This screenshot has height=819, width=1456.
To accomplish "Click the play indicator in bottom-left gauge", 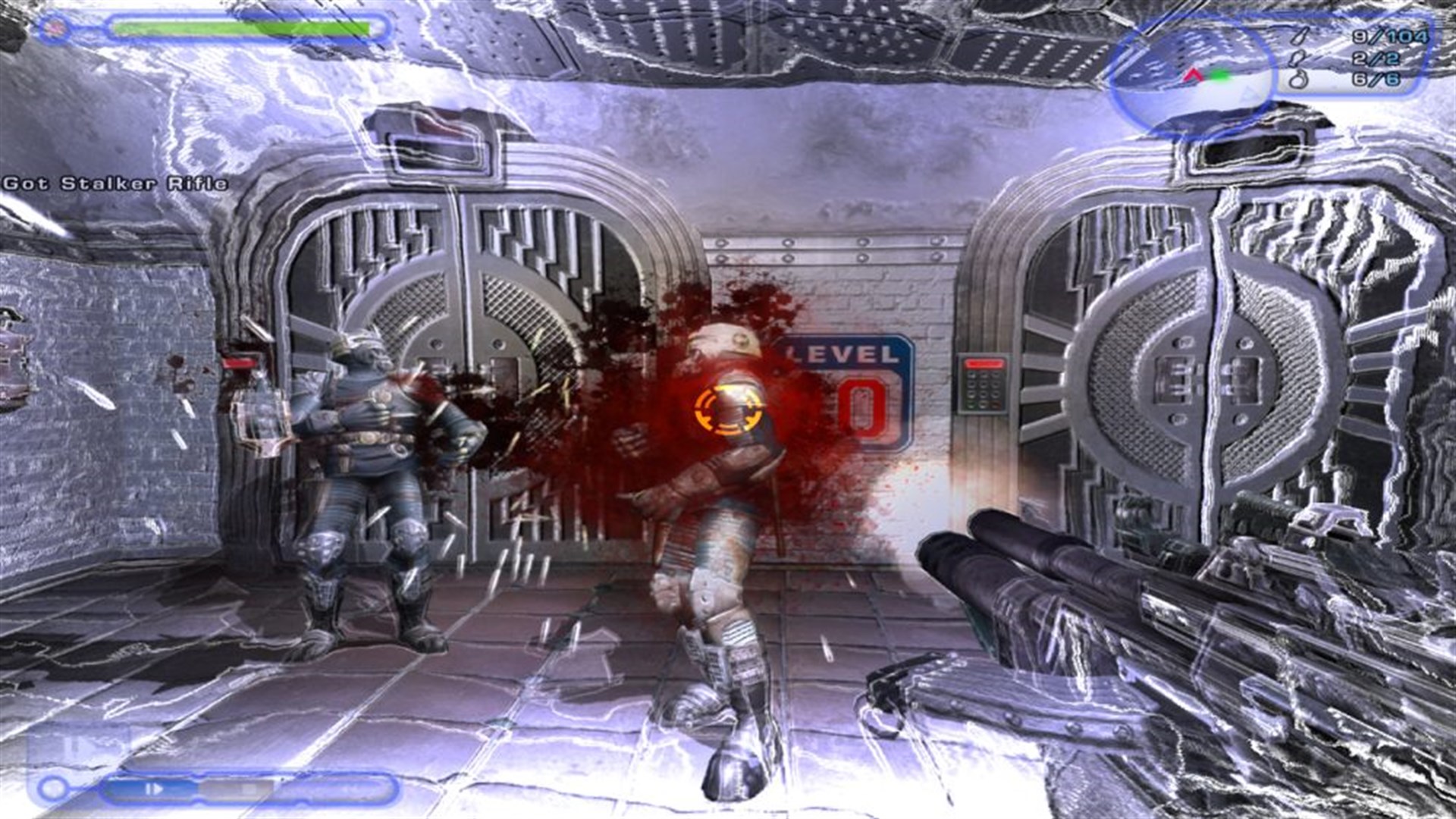I will pos(156,789).
